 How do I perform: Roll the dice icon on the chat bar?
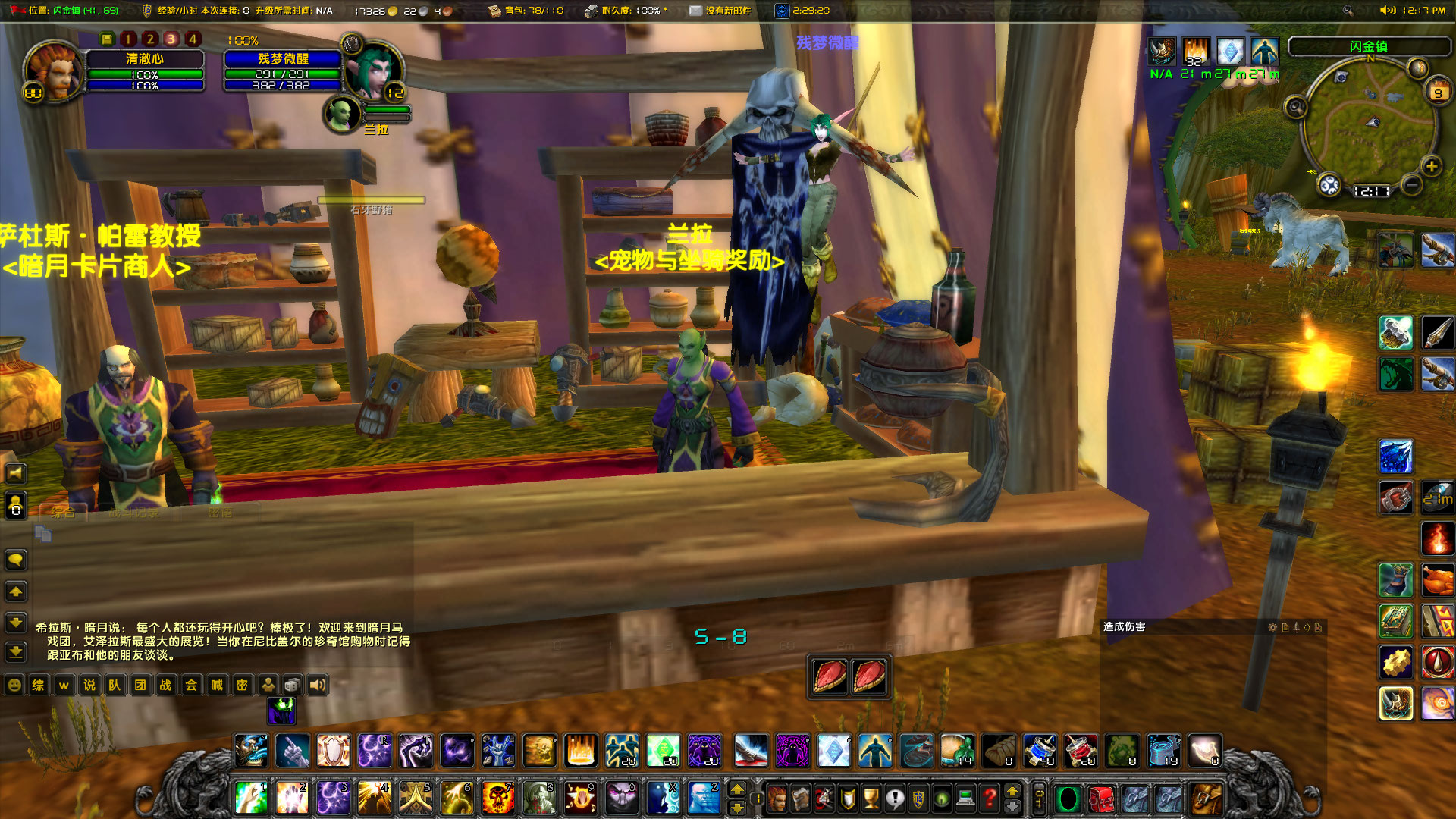pos(291,685)
